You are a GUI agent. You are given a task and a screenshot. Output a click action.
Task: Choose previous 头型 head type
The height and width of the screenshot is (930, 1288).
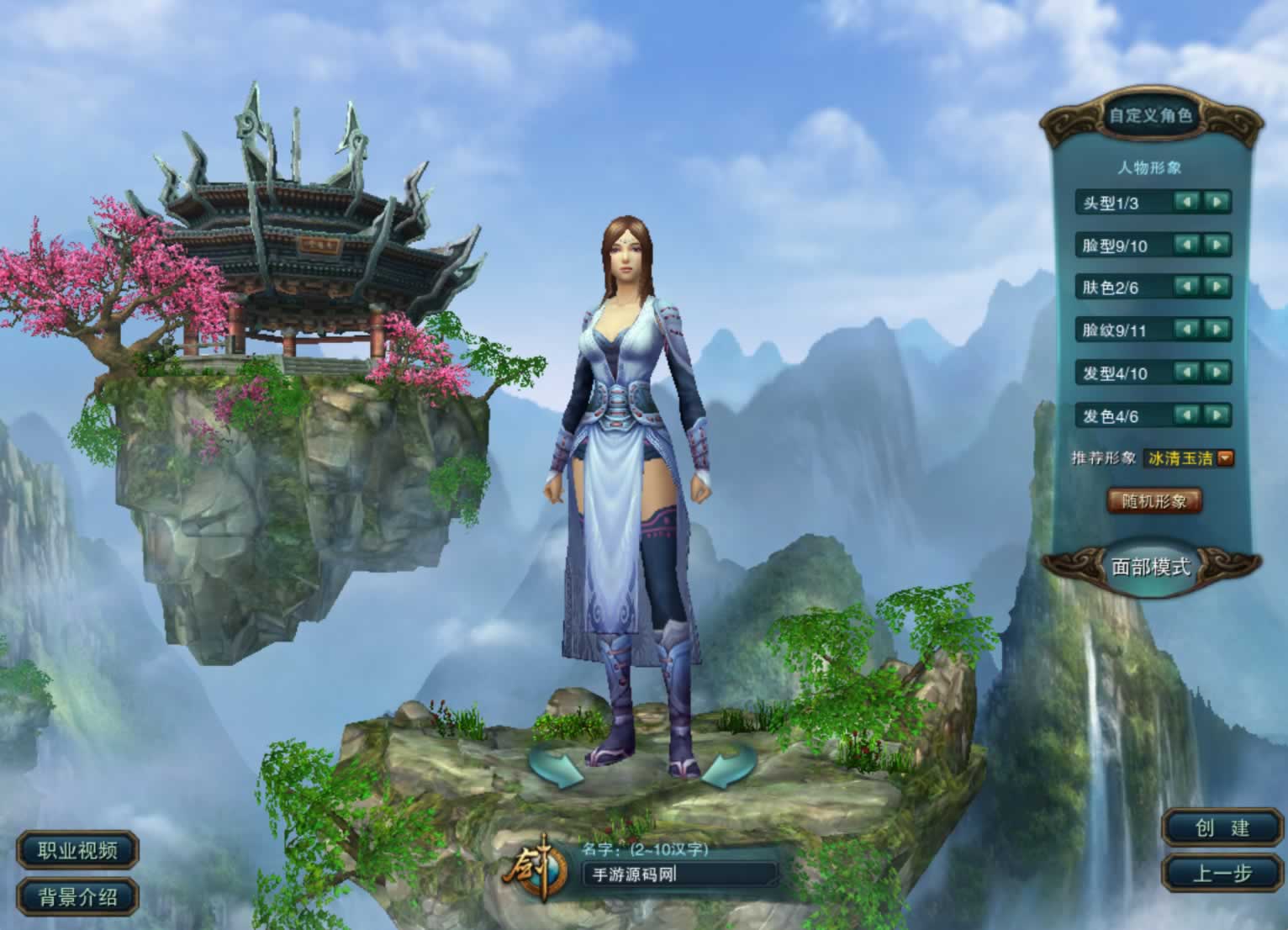(1186, 202)
